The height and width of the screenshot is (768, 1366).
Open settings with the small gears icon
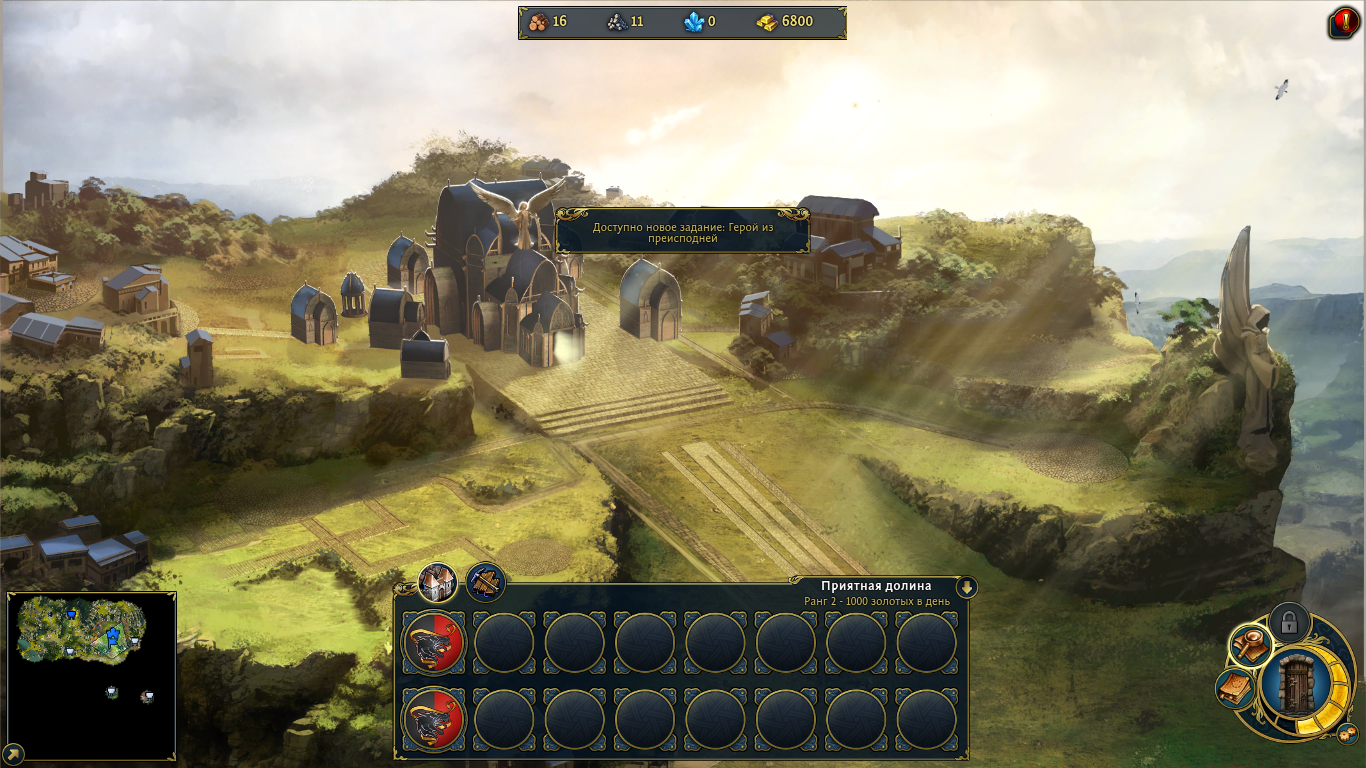1346,735
